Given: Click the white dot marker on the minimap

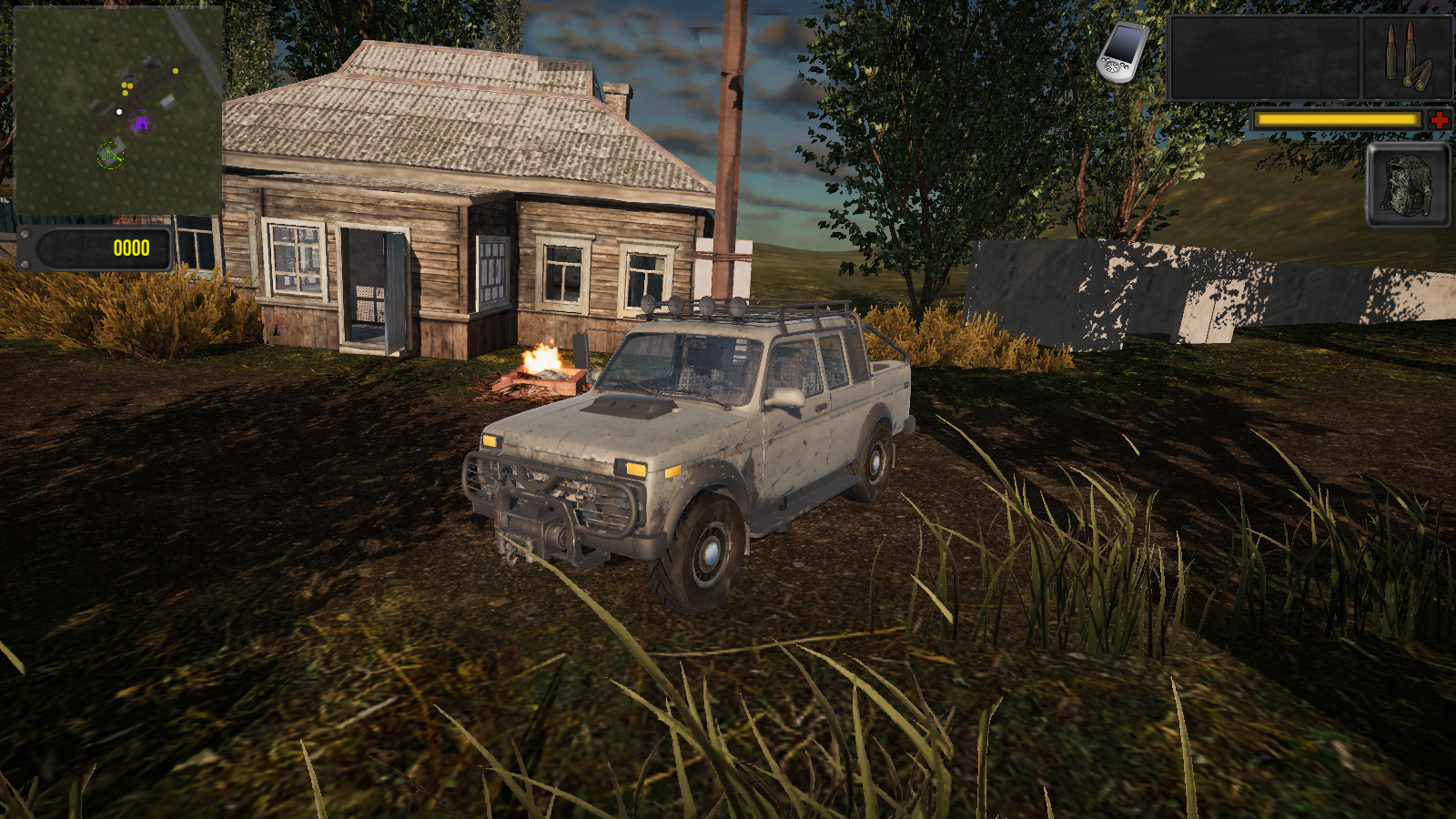Looking at the screenshot, I should coord(119,112).
